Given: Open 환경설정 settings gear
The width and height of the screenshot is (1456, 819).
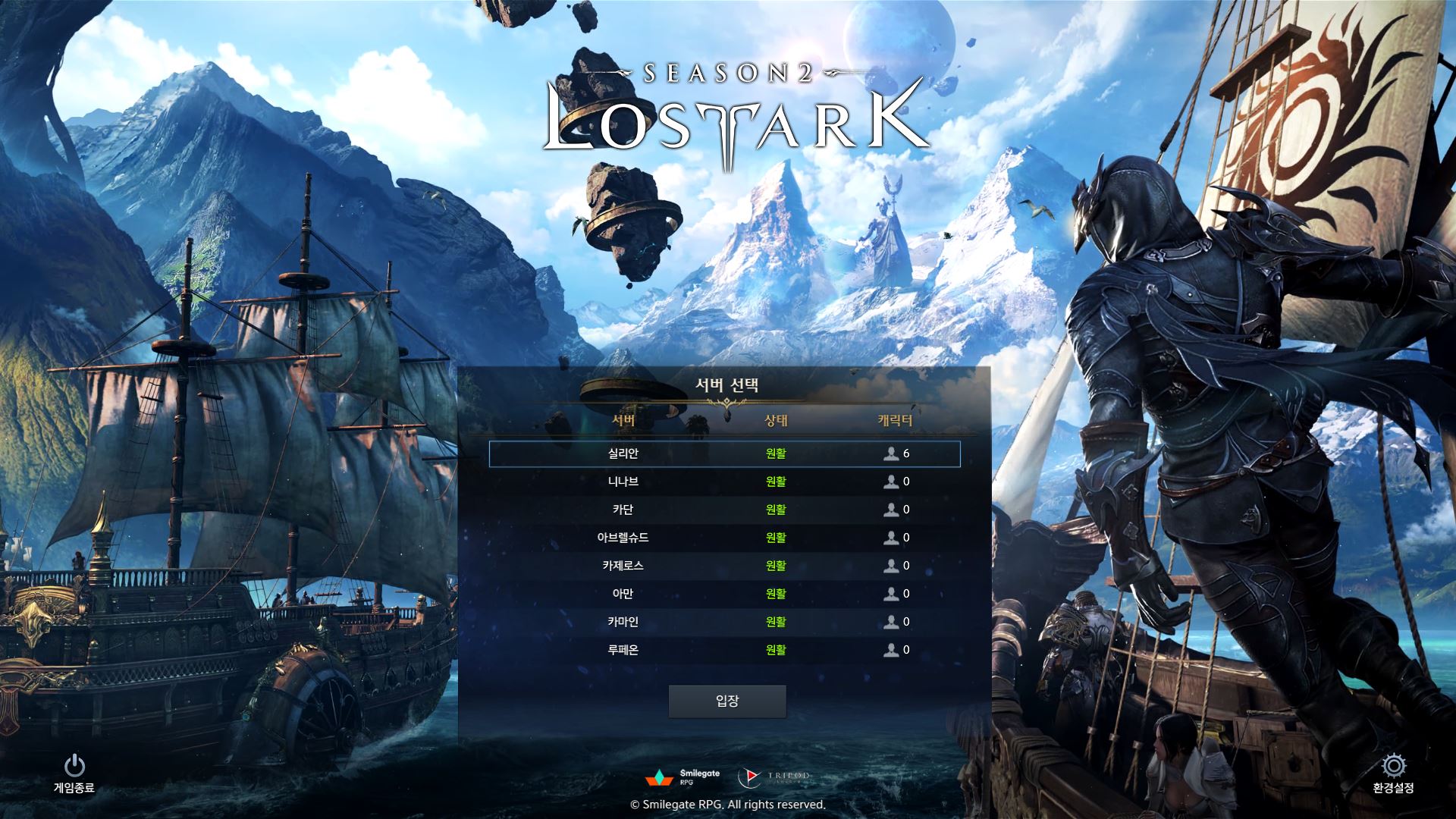Looking at the screenshot, I should click(1393, 773).
